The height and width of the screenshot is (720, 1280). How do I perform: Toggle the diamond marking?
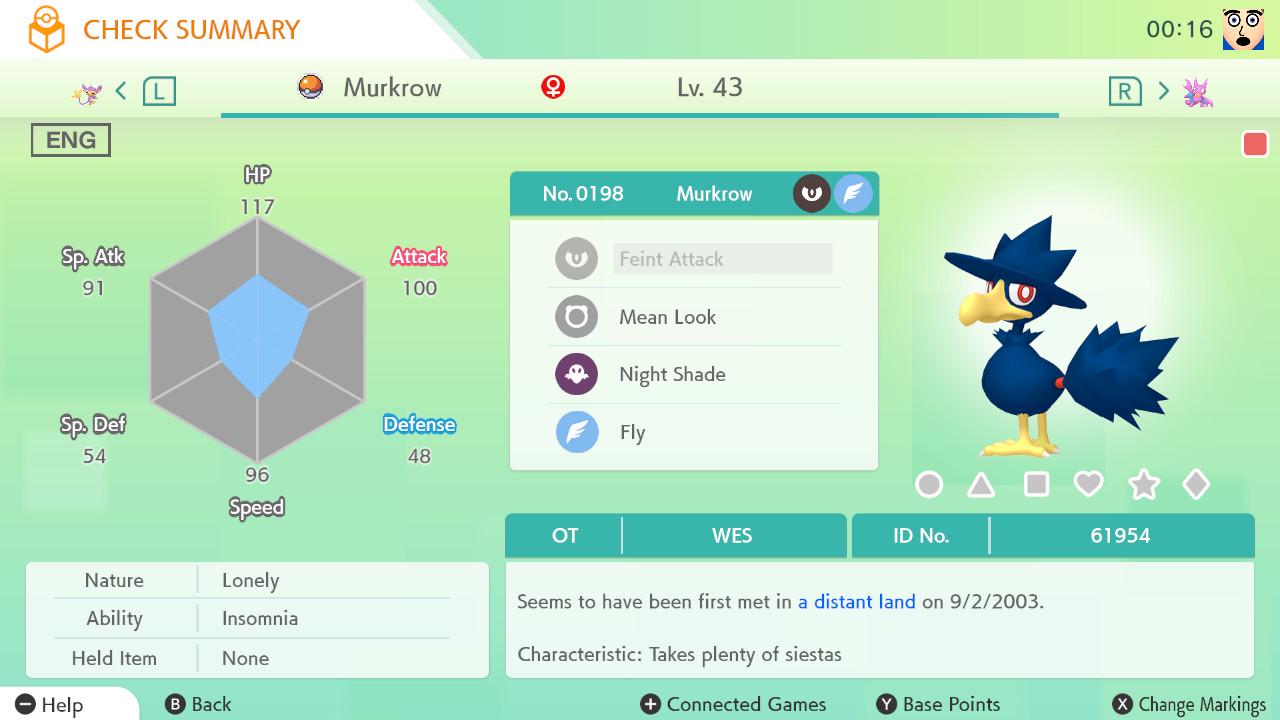click(1196, 485)
